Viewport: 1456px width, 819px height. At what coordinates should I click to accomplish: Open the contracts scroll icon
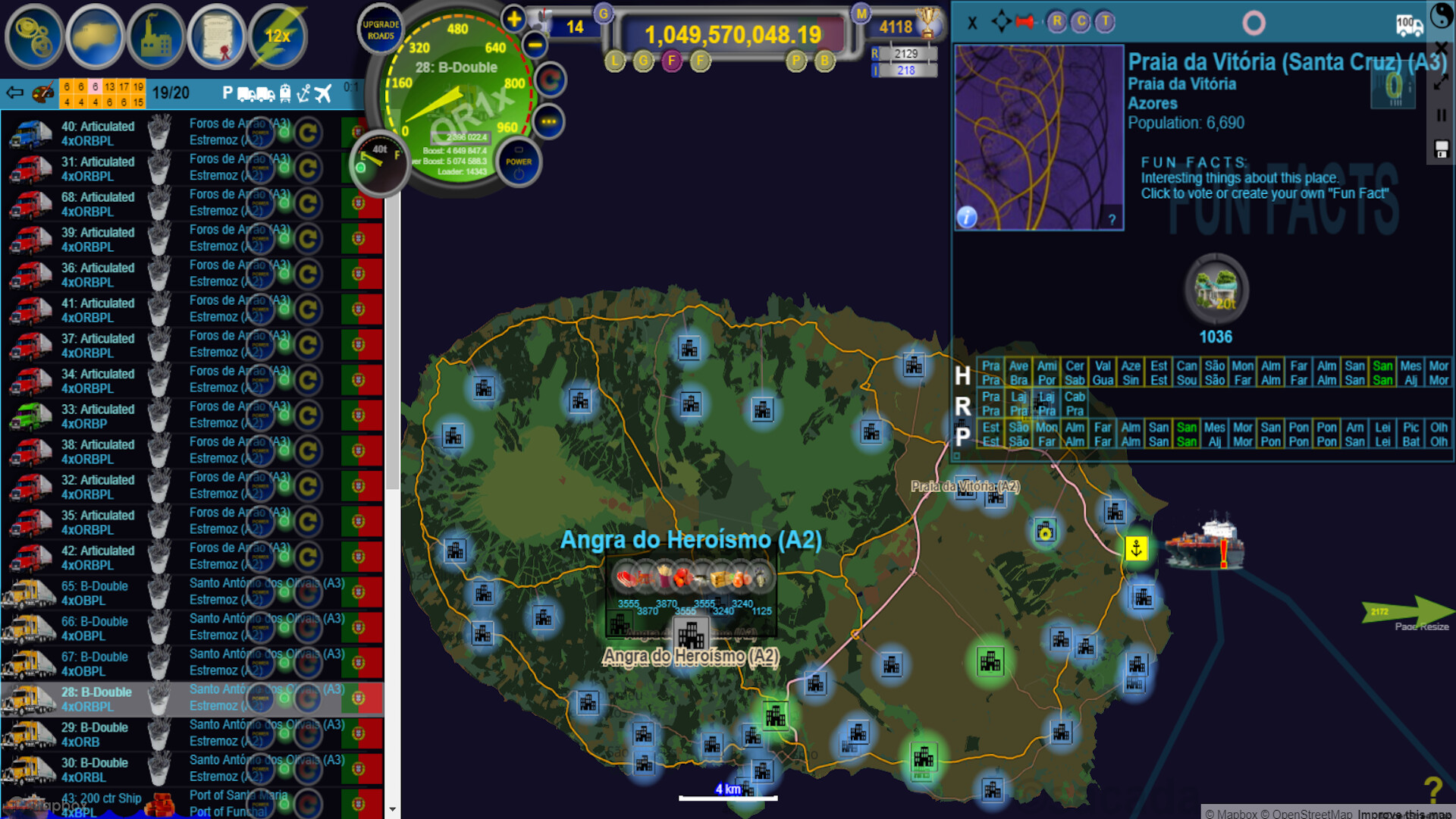point(216,36)
